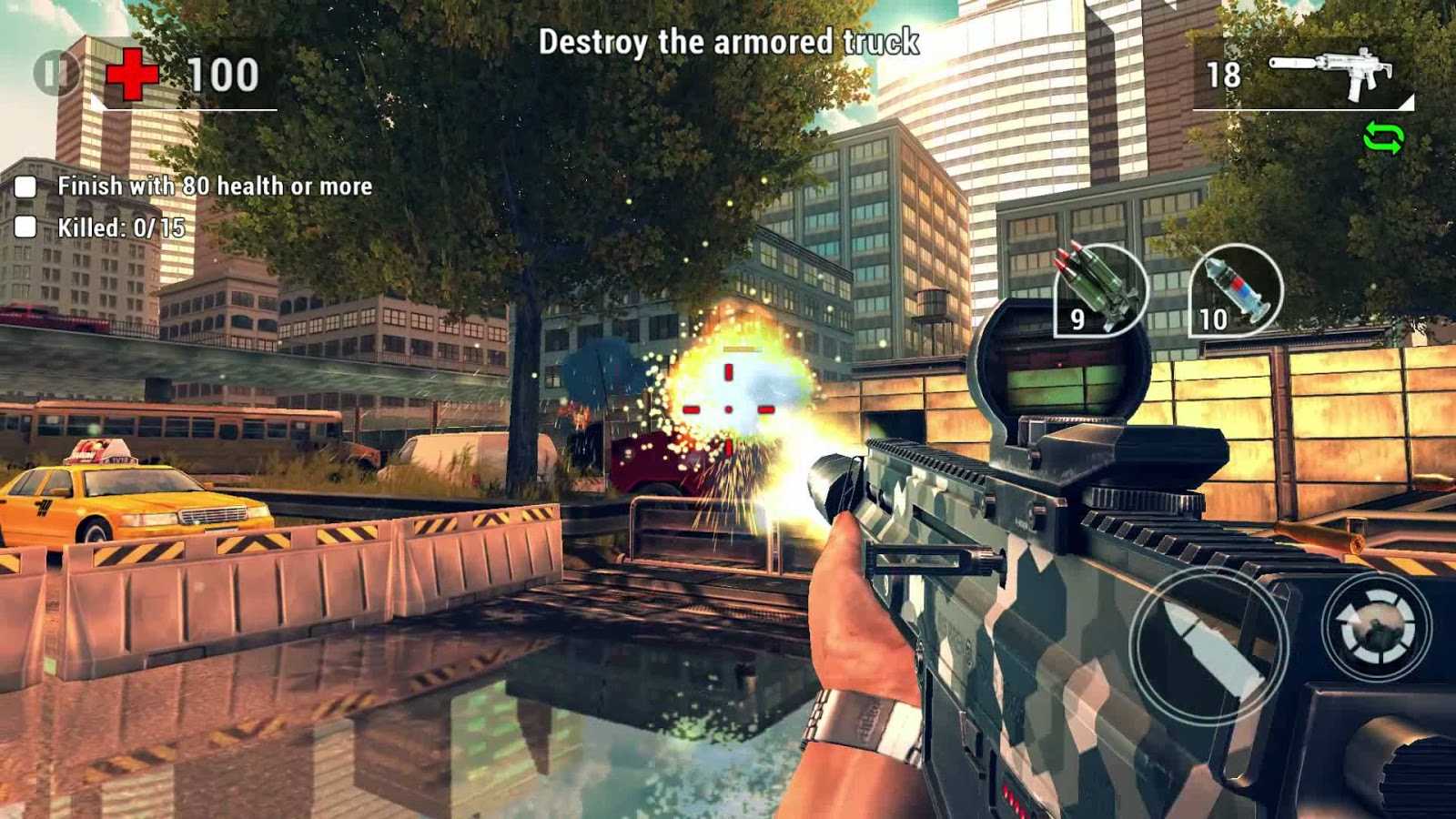Tap the red cross health icon
This screenshot has height=819, width=1456.
135,73
